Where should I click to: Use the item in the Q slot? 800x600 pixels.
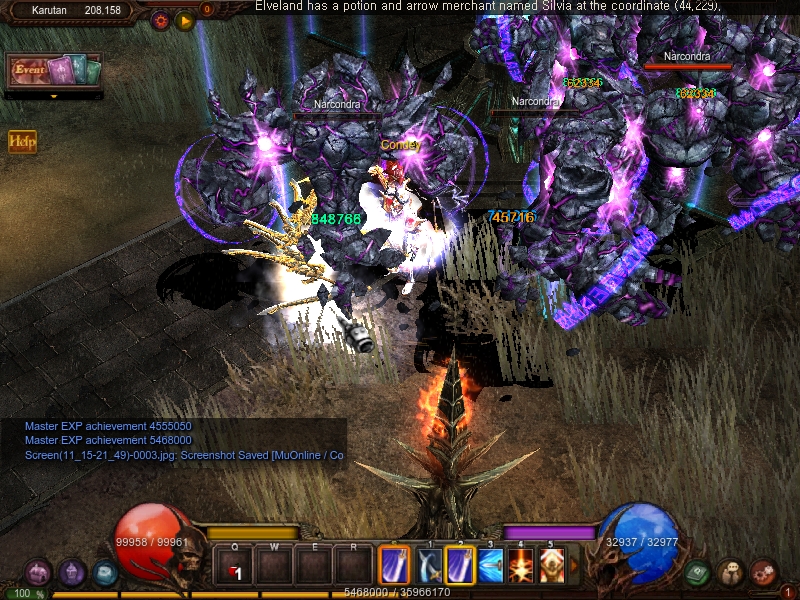tap(235, 567)
